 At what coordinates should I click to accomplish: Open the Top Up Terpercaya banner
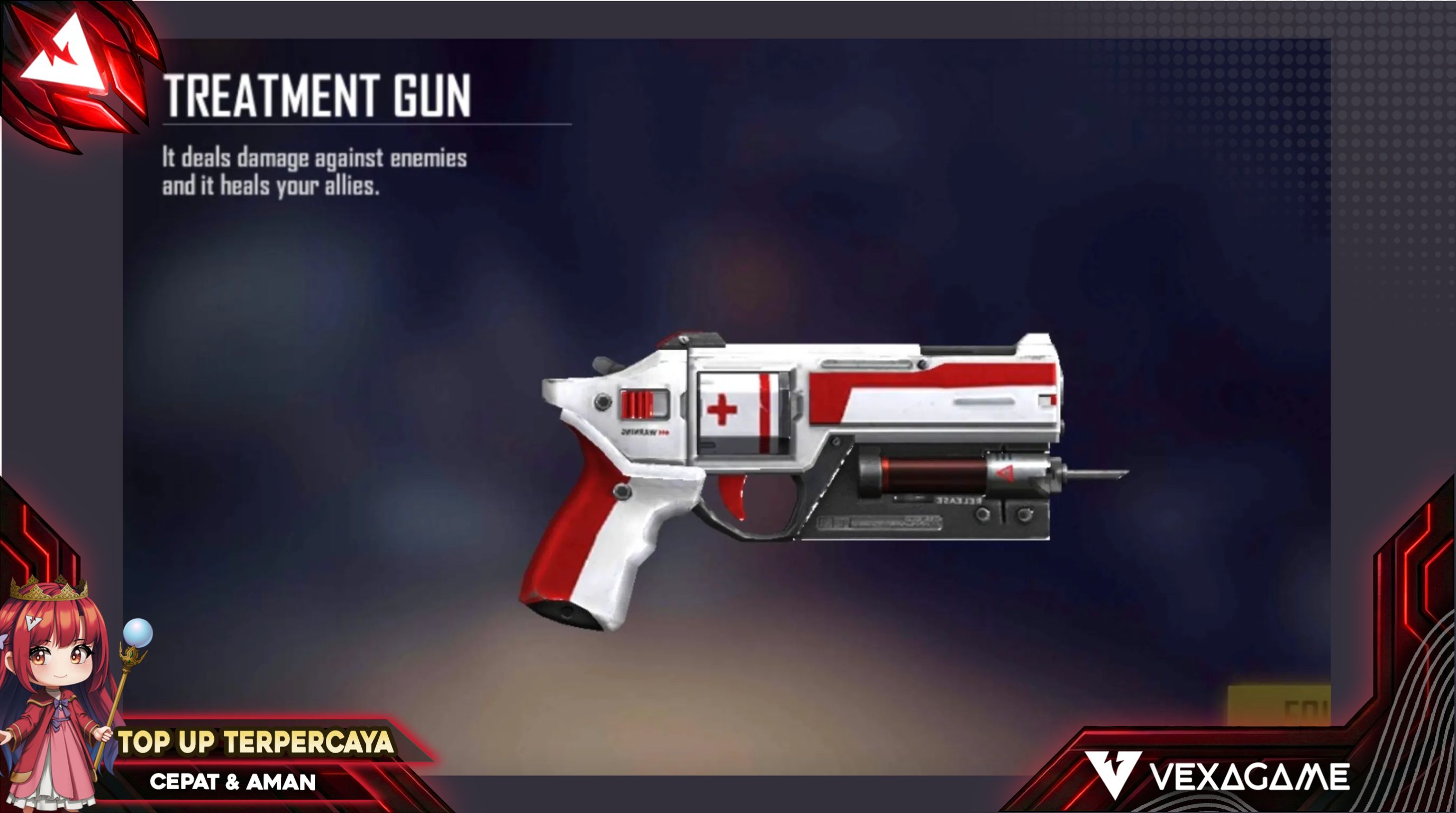pyautogui.click(x=256, y=742)
